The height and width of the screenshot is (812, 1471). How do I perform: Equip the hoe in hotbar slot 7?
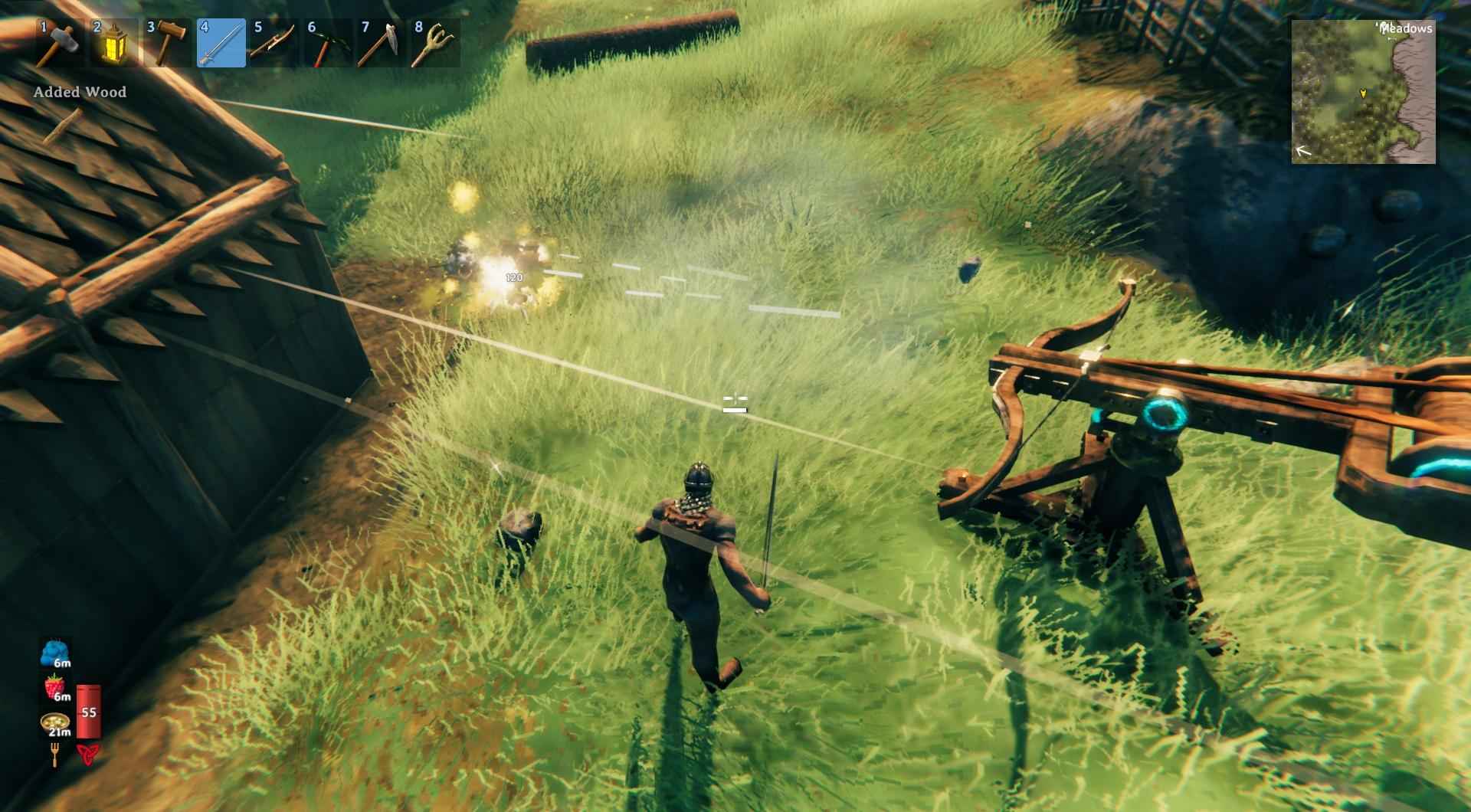pos(382,43)
